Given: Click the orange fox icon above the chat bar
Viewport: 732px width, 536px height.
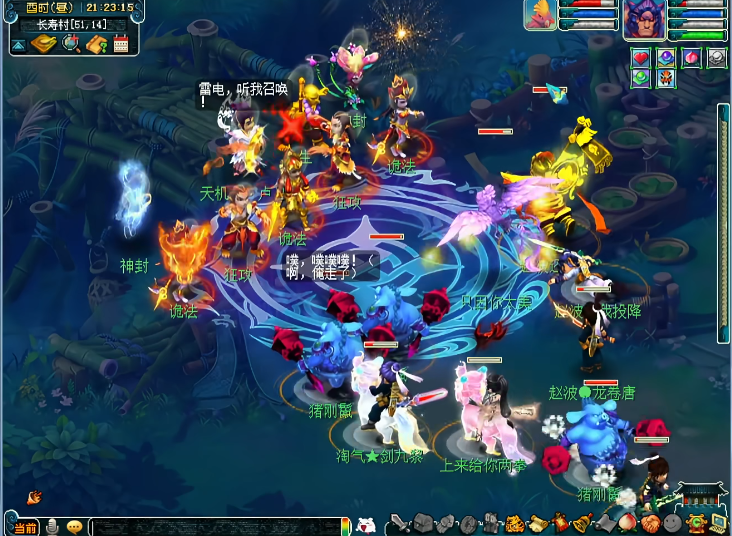Looking at the screenshot, I should 34,496.
